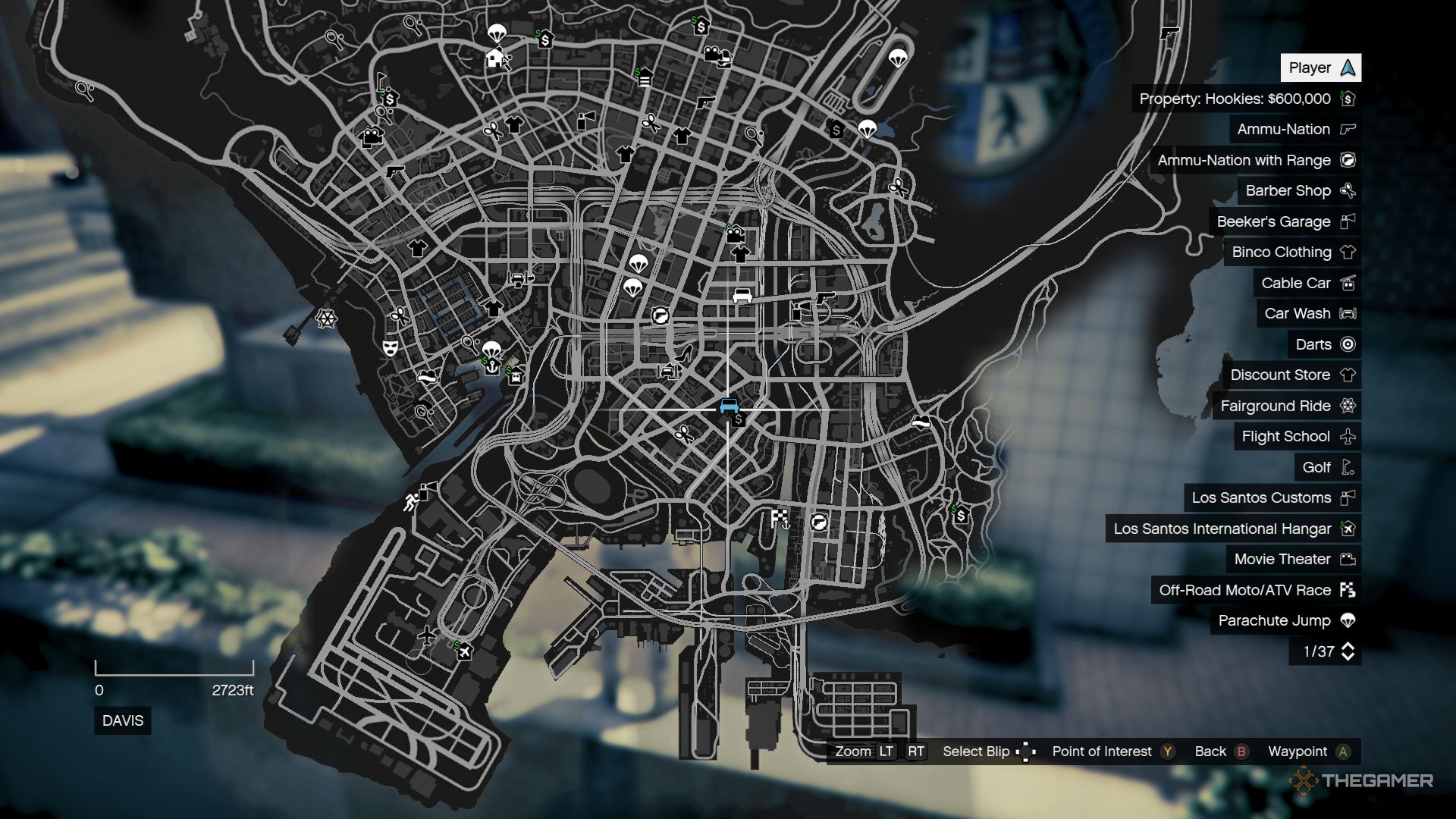The height and width of the screenshot is (819, 1456).
Task: Click the Ammu-Nation pistol icon in the legend
Action: point(1348,129)
